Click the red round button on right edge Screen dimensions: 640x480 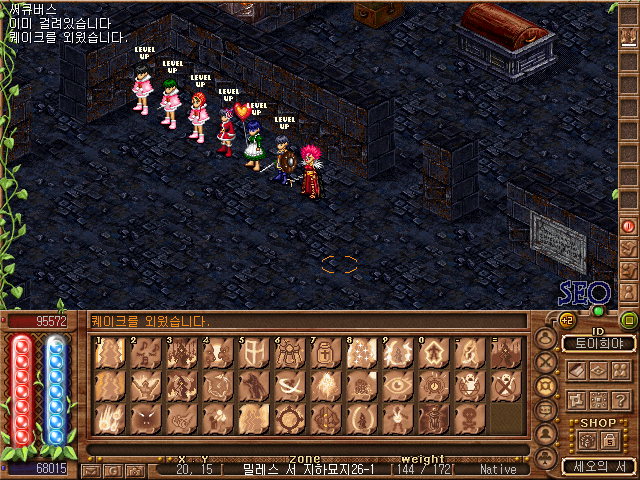click(x=629, y=226)
